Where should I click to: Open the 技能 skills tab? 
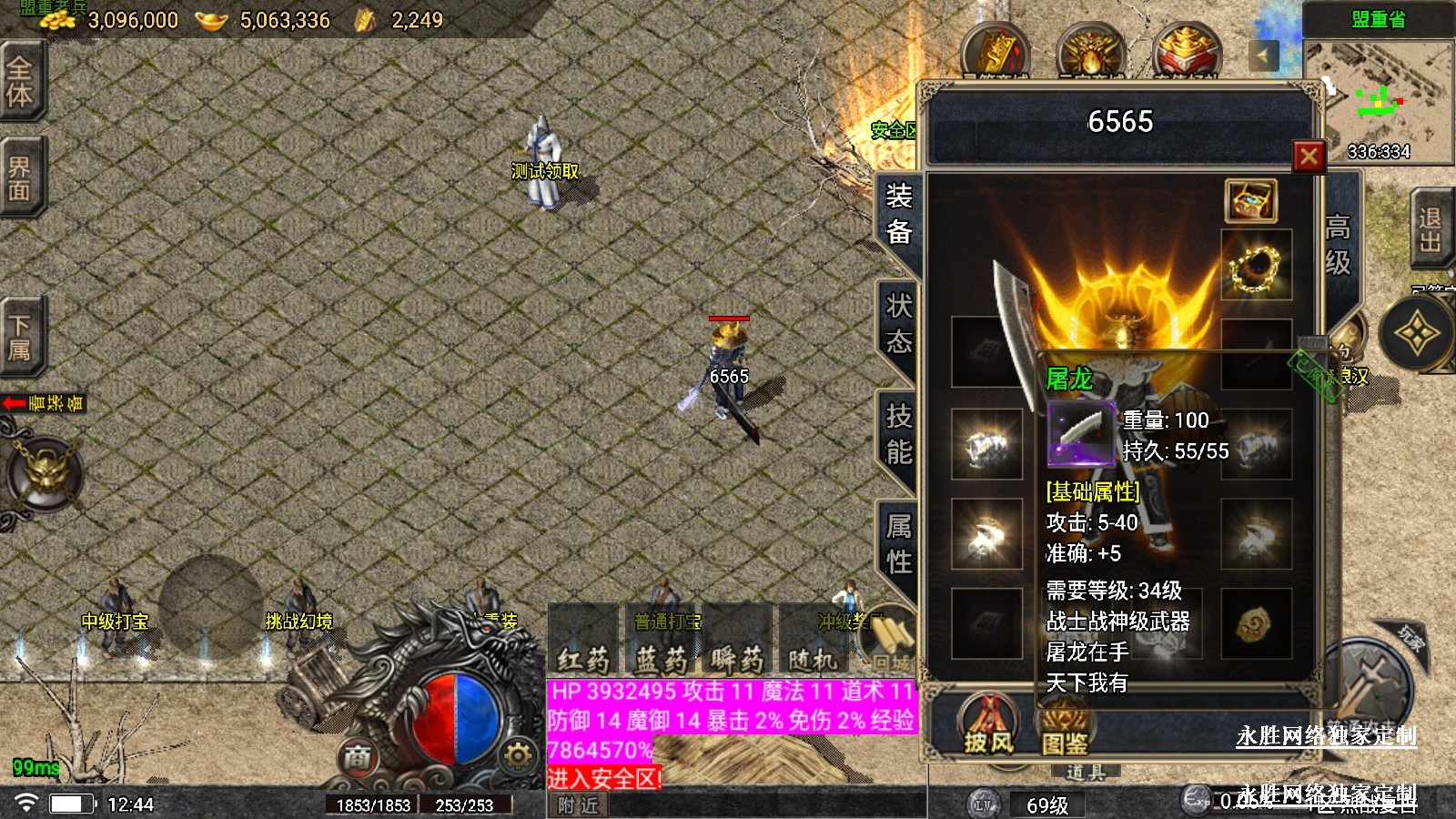point(898,434)
